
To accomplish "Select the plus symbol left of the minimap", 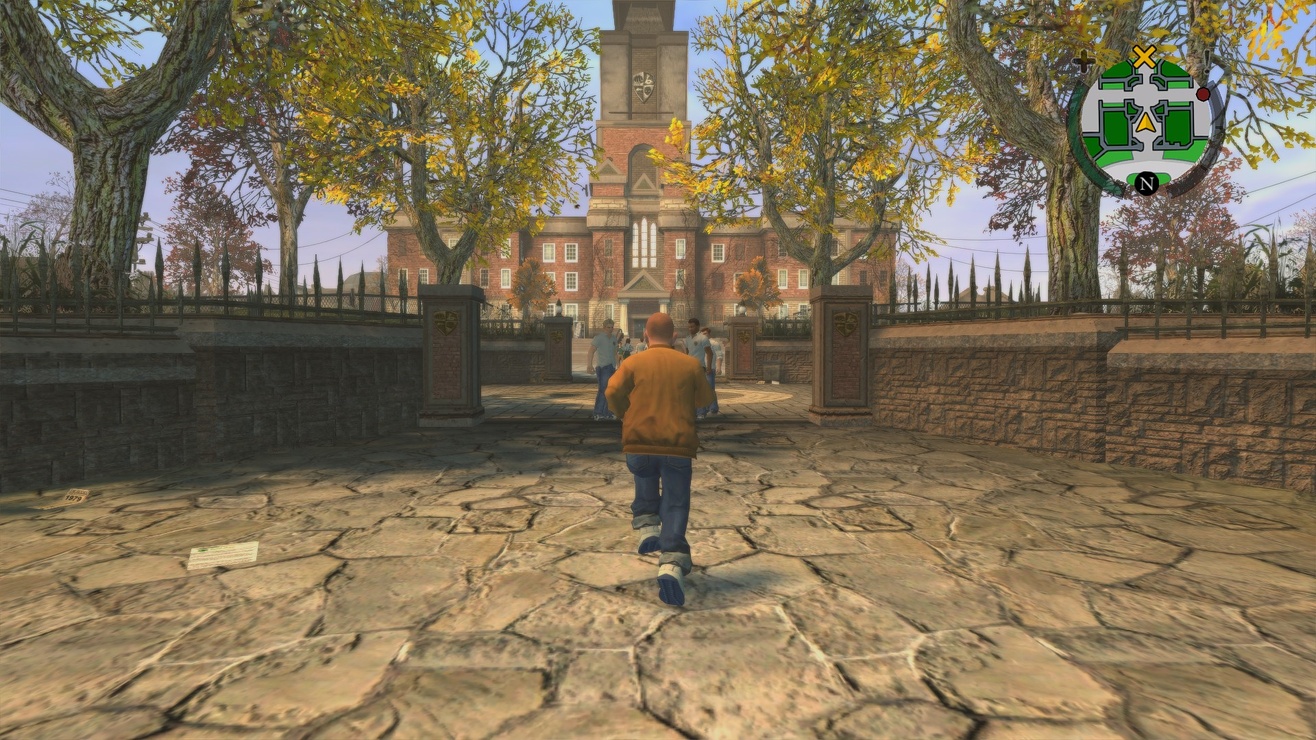I will click(1082, 60).
